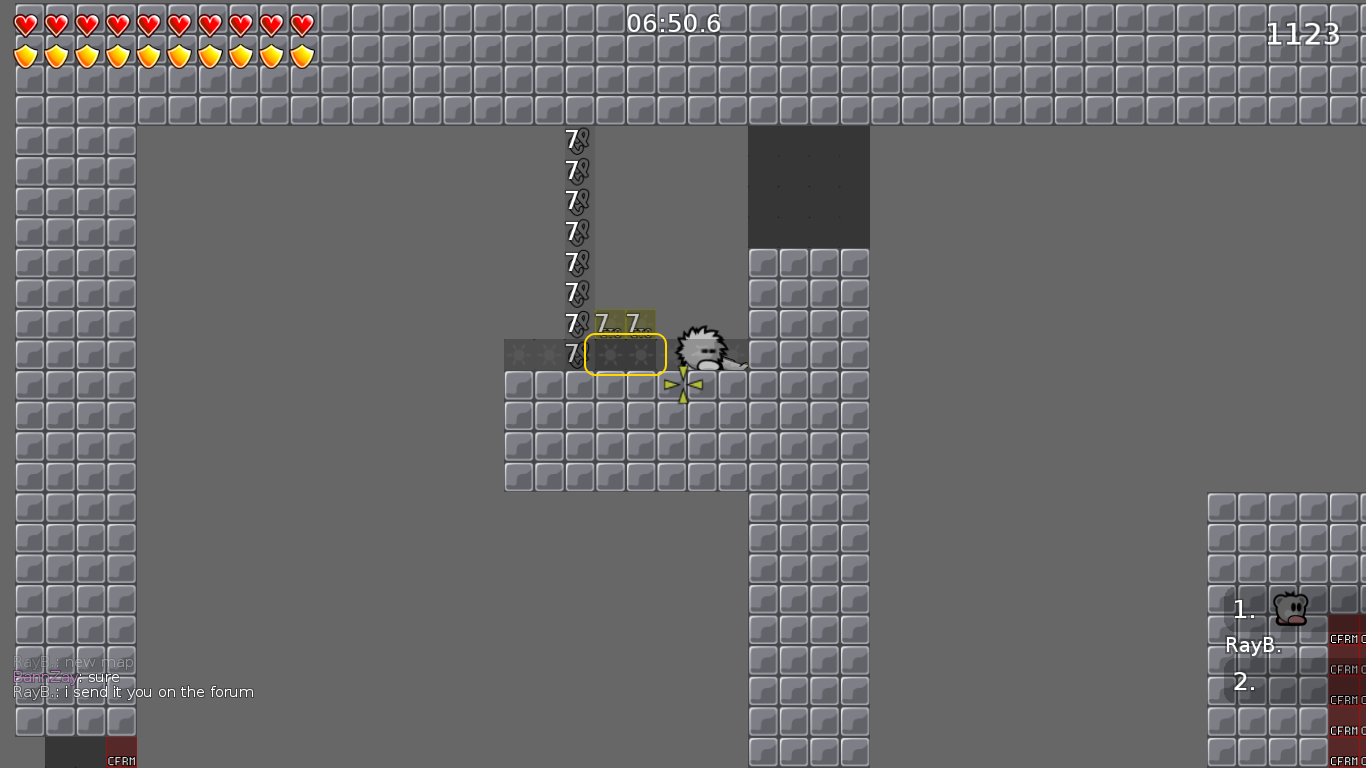Click the RayB. name label on the scoreboard
This screenshot has height=768, width=1366.
(1253, 645)
